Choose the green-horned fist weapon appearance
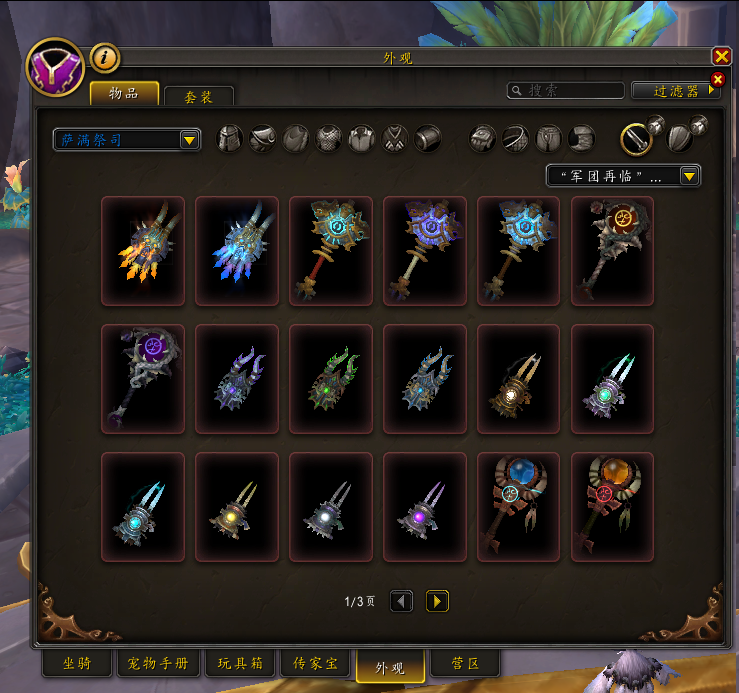Image resolution: width=739 pixels, height=693 pixels. (x=331, y=378)
